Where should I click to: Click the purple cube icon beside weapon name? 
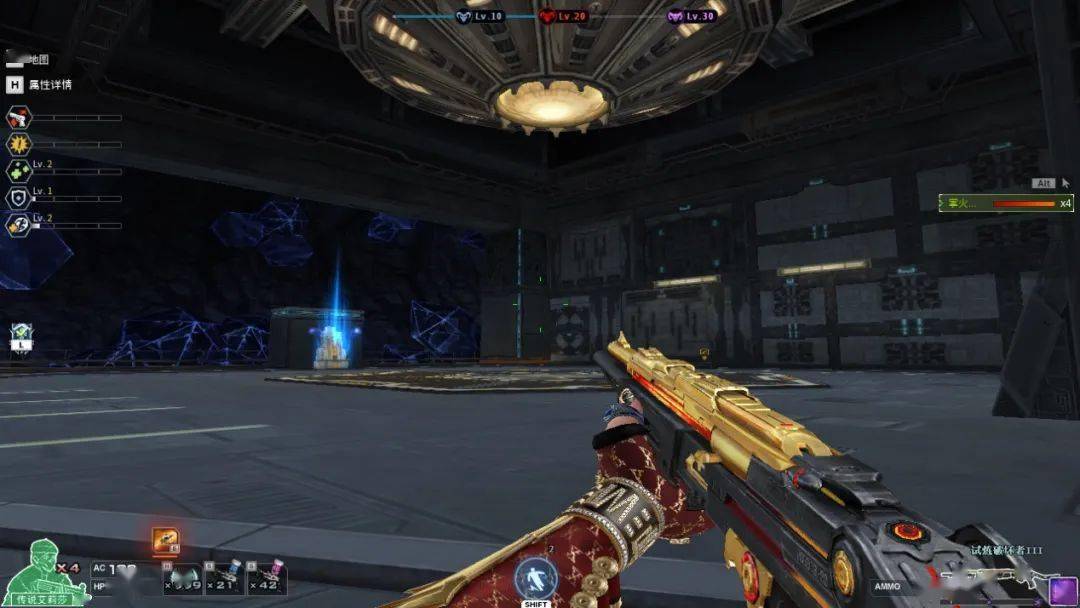tap(1062, 590)
